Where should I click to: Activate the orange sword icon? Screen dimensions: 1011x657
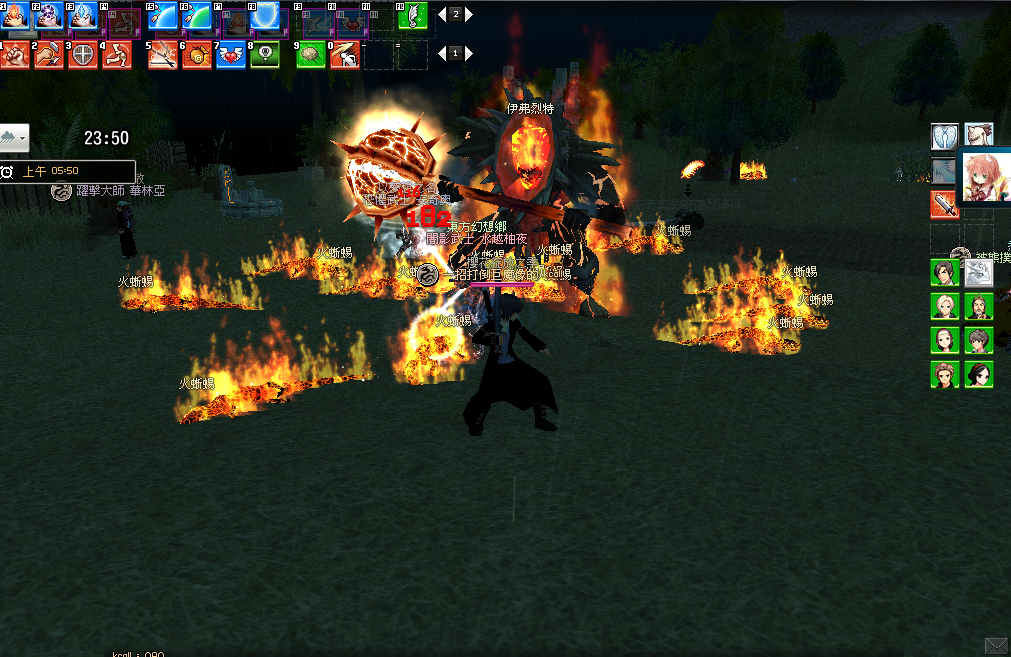tap(945, 204)
